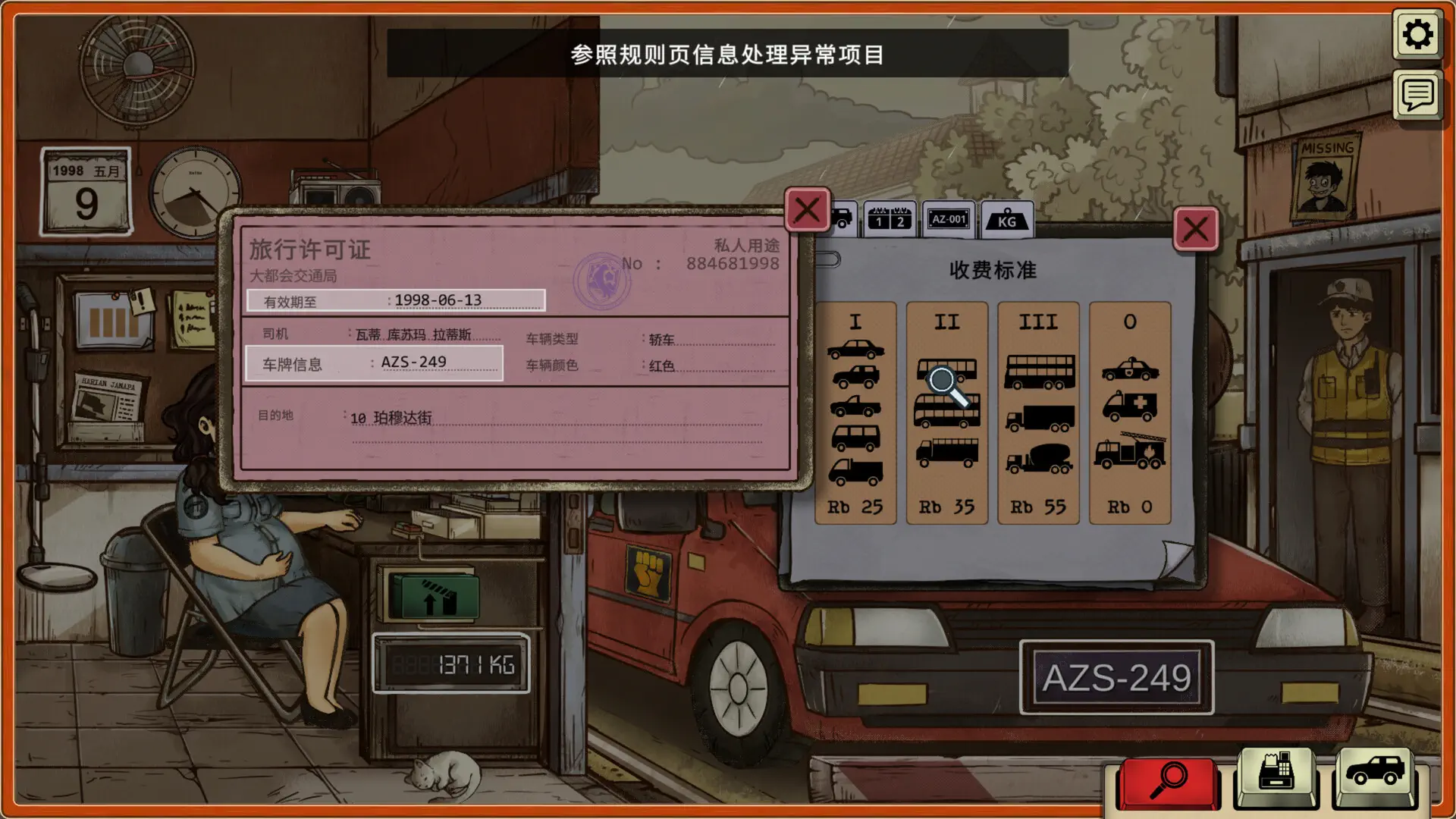
Task: Click the wall calendar showing May 9
Action: pos(85,189)
